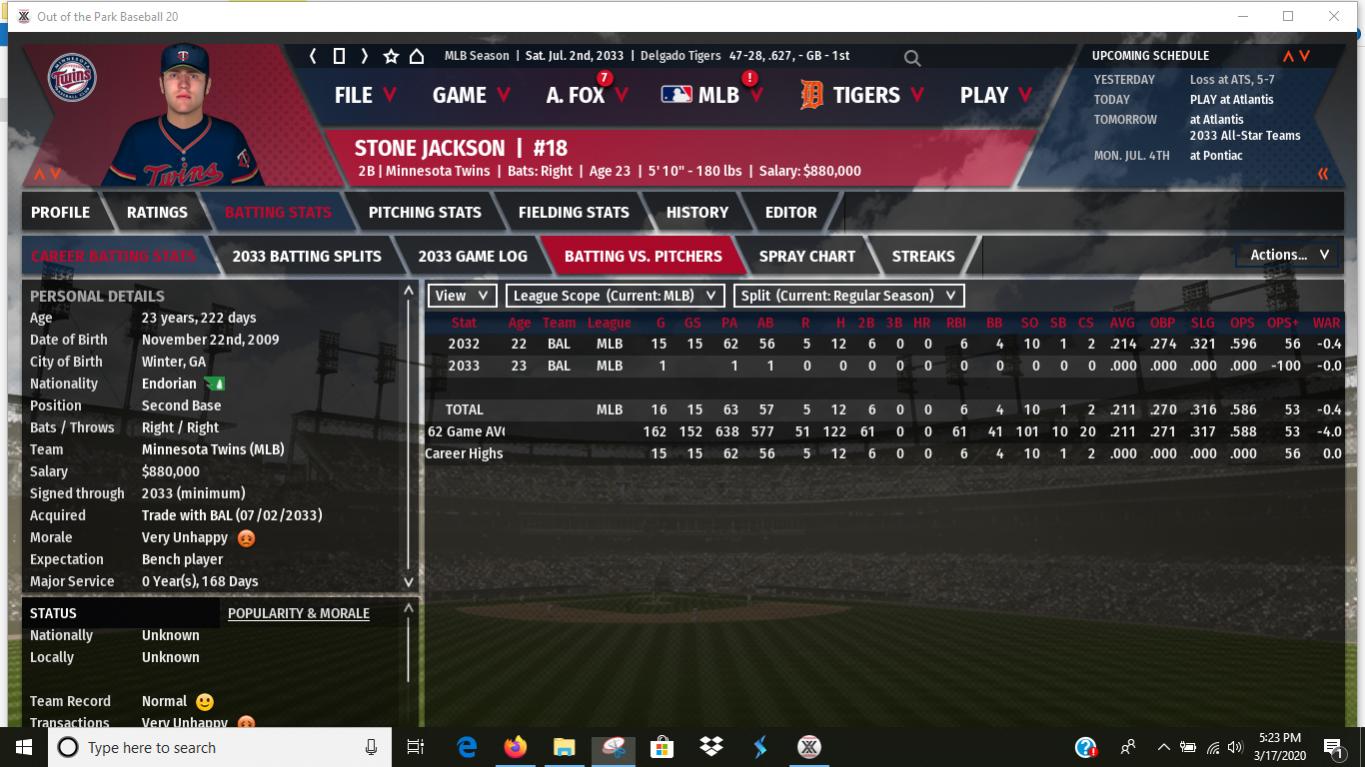Viewport: 1365px width, 767px height.
Task: Switch to the STREAKS subtab
Action: [x=923, y=256]
